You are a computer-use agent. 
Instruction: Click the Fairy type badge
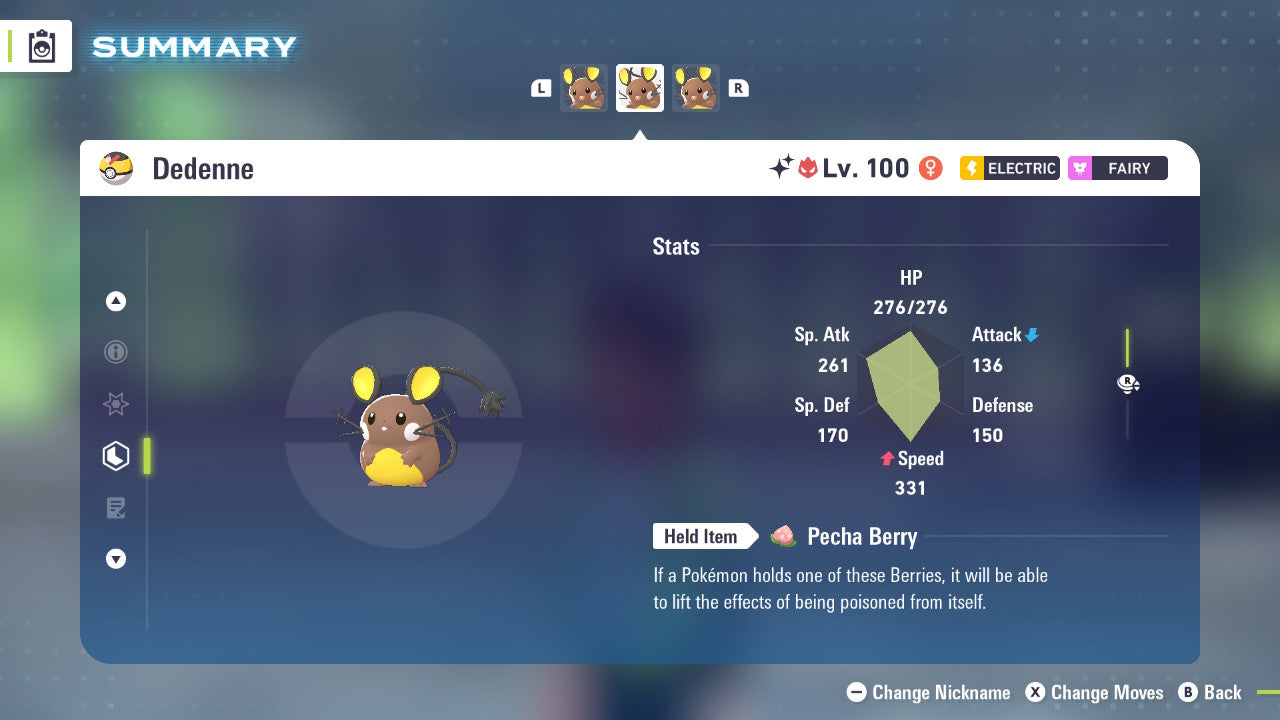point(1117,168)
